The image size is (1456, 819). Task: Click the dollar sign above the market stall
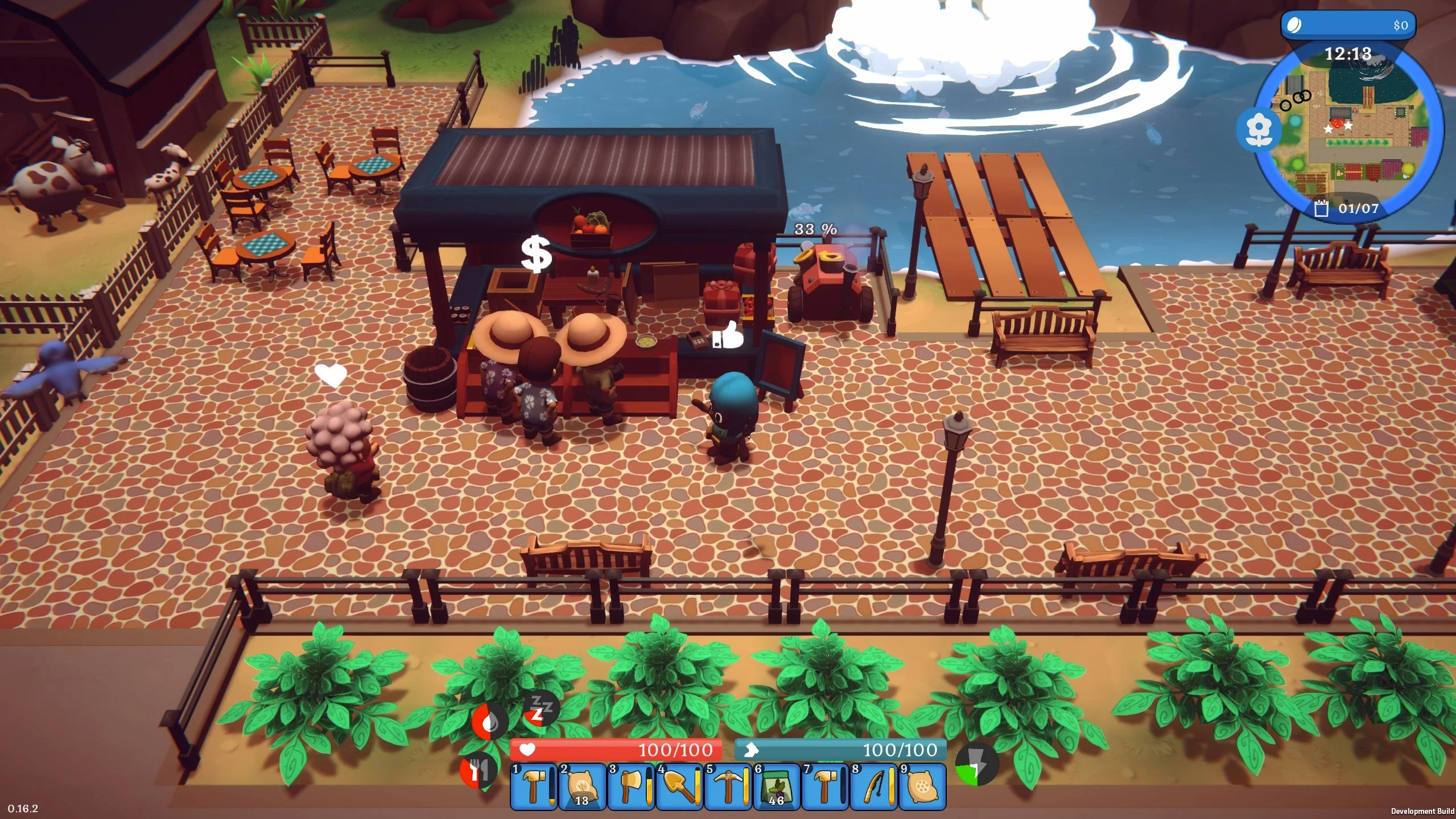click(x=535, y=255)
